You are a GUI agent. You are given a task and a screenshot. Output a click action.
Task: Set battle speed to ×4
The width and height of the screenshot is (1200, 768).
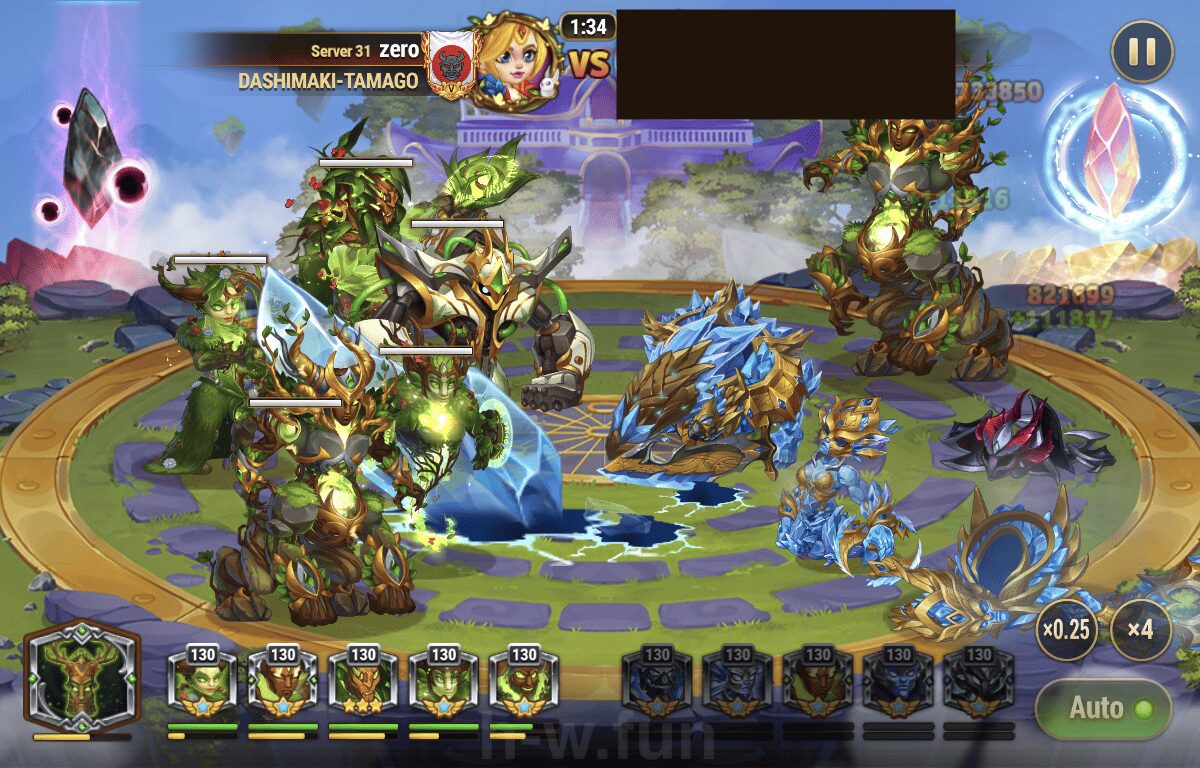(1140, 631)
